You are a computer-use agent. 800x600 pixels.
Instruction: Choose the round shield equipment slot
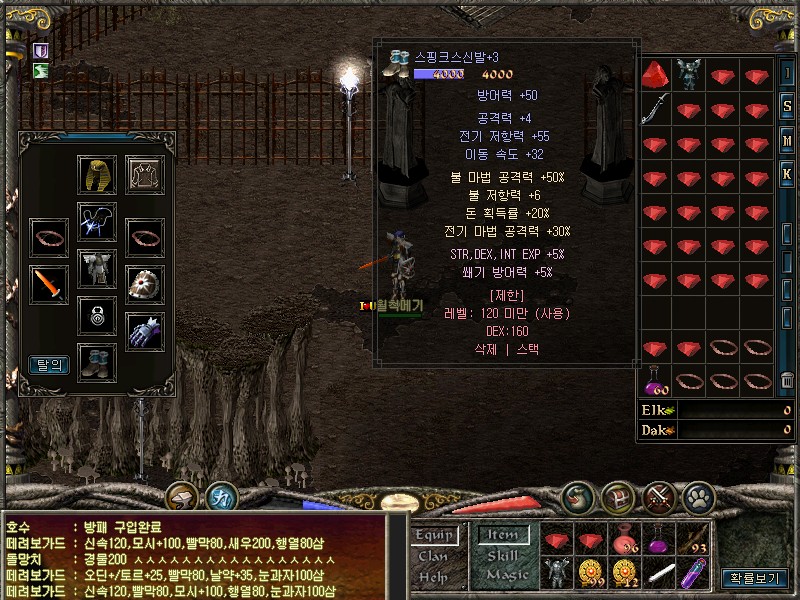pos(145,285)
